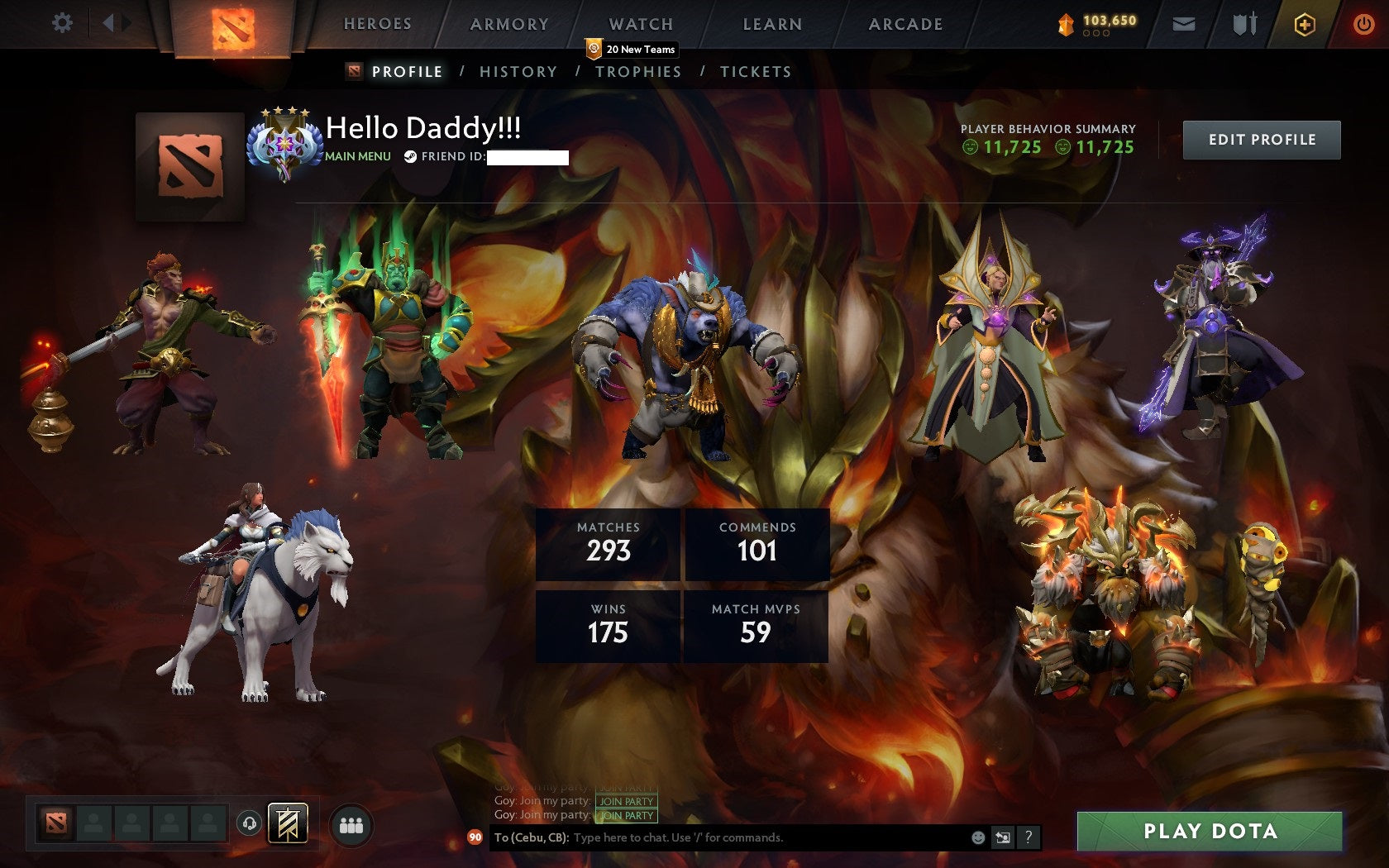Open the ARCADE menu item
This screenshot has width=1389, height=868.
pyautogui.click(x=905, y=23)
